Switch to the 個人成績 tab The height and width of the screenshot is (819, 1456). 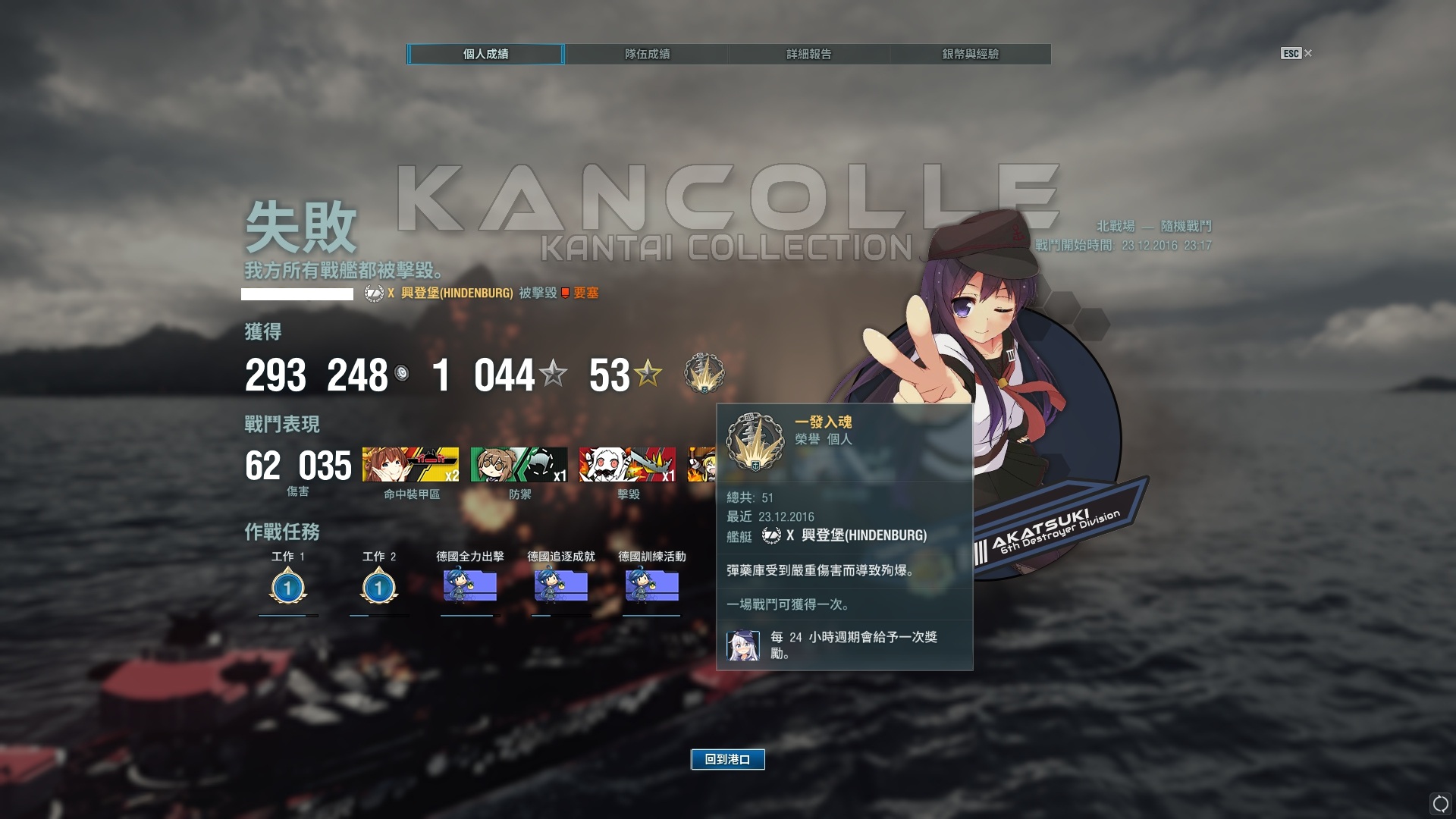pyautogui.click(x=485, y=54)
